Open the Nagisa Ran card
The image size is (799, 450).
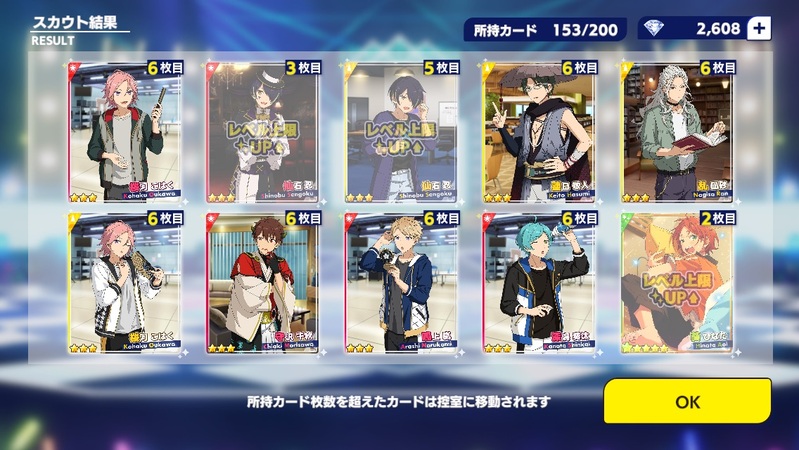[676, 133]
